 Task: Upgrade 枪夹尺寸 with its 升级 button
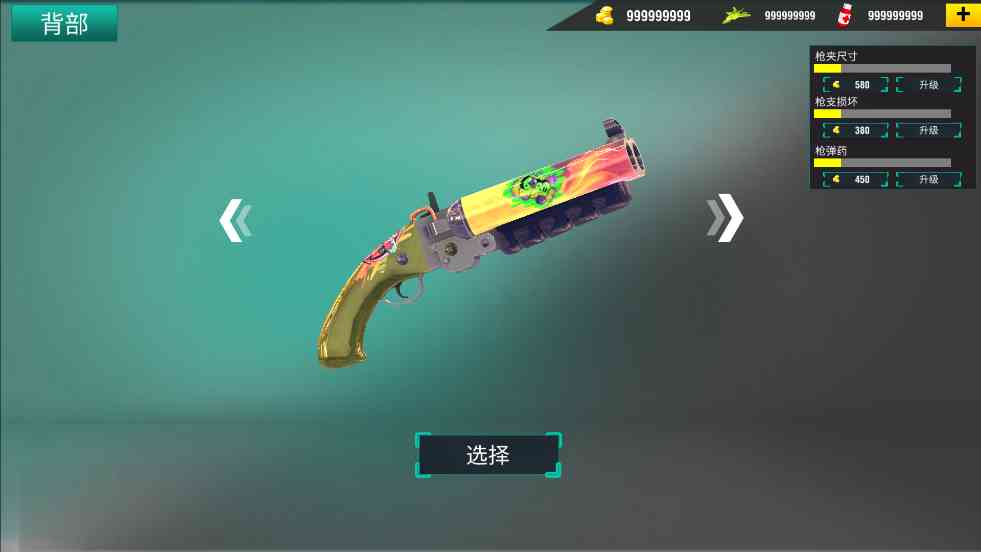click(x=928, y=85)
